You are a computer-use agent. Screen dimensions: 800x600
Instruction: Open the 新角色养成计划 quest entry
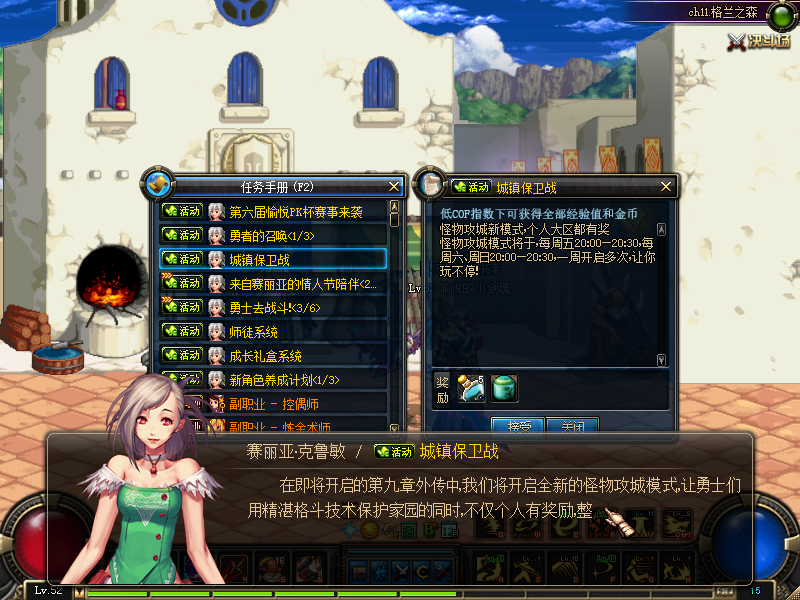pos(284,379)
